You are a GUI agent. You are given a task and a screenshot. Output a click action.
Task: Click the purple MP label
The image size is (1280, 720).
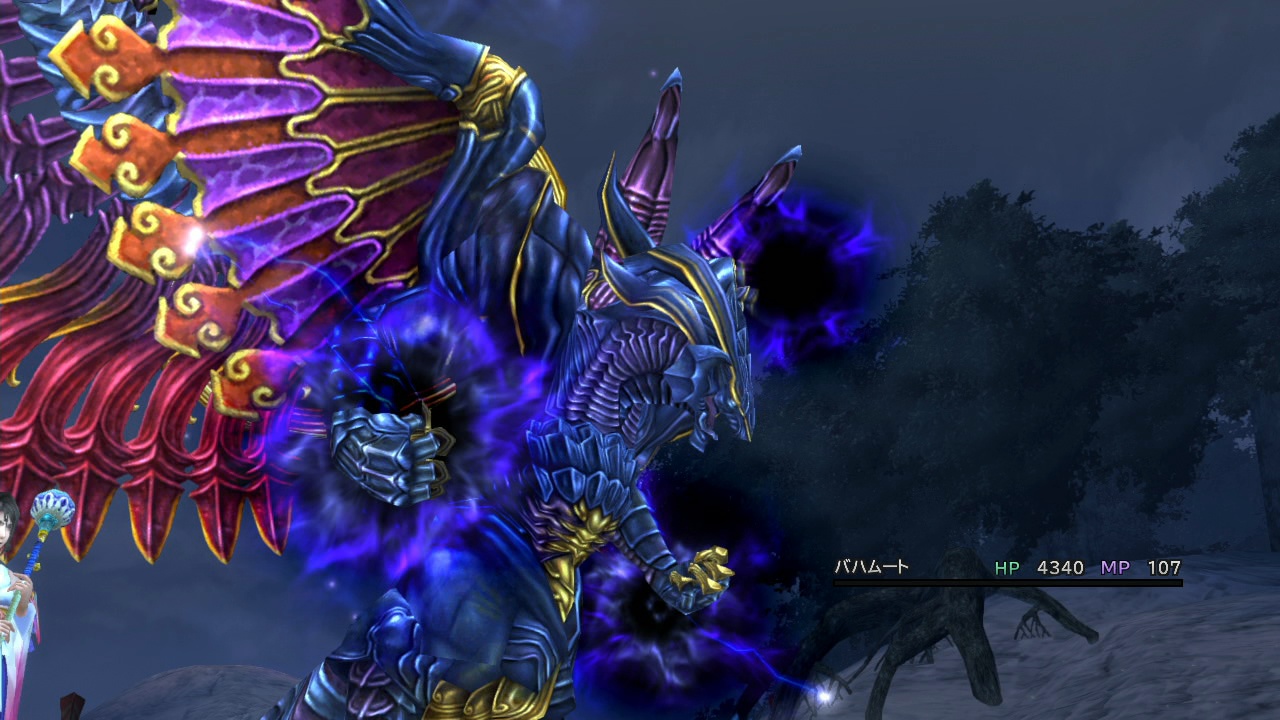tap(1117, 567)
